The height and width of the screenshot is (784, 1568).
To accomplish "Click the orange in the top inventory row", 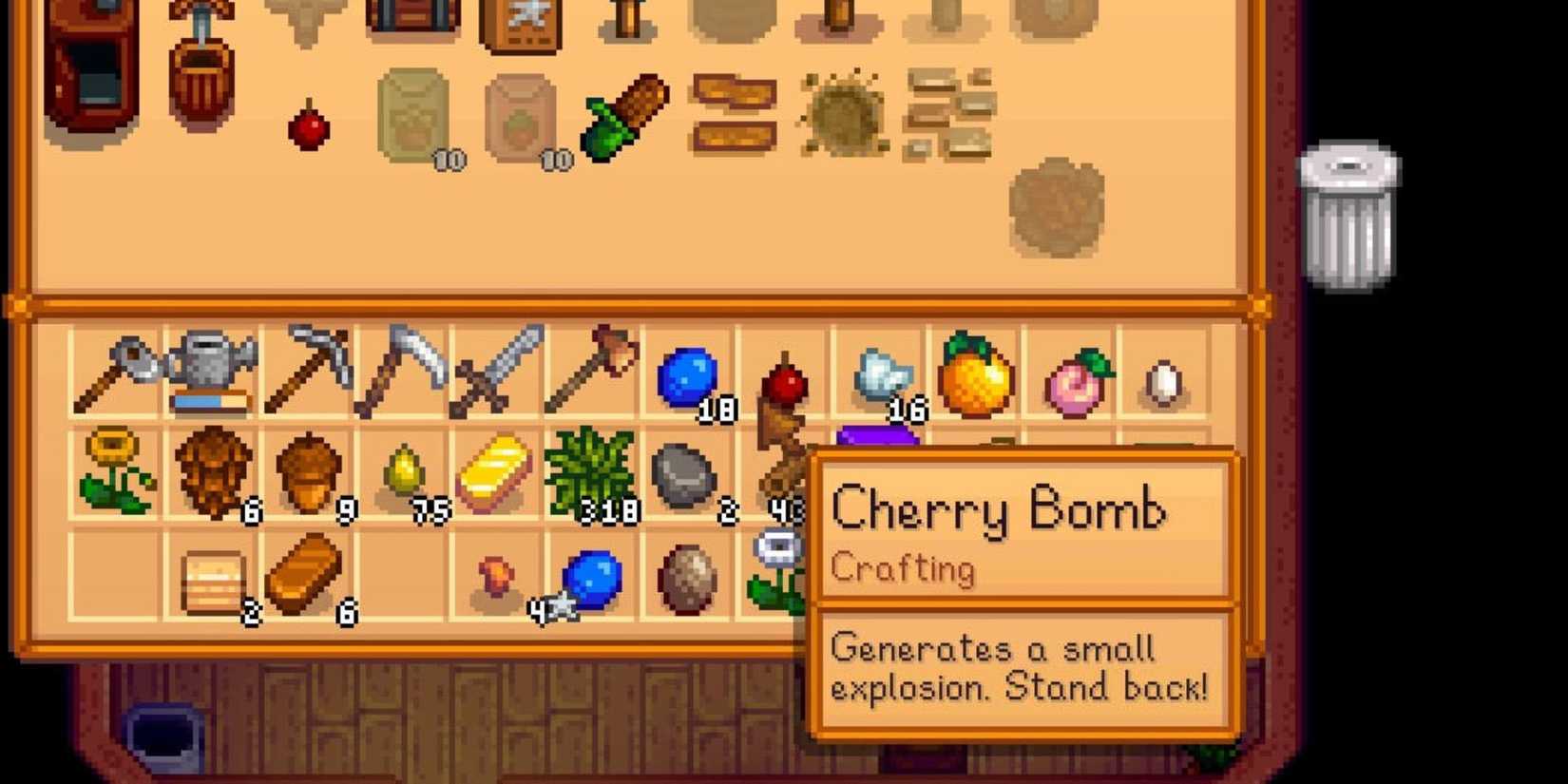I will (x=974, y=375).
